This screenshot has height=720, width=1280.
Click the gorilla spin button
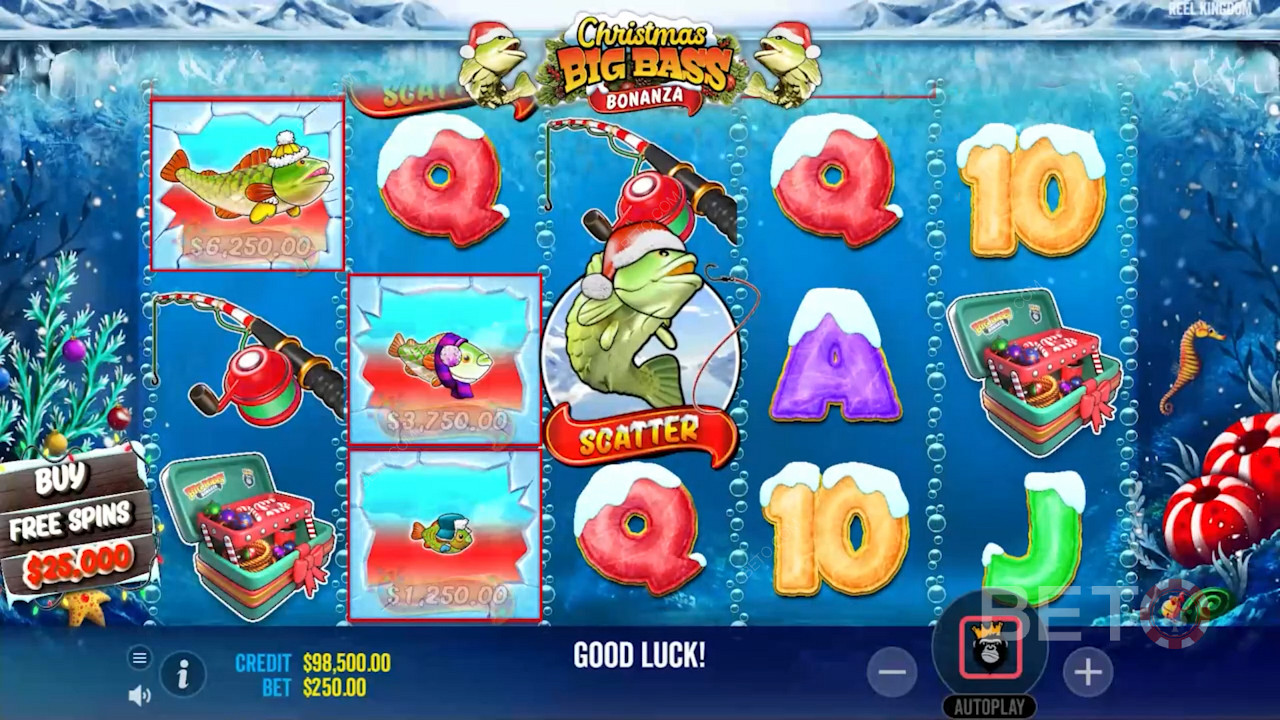(x=990, y=648)
